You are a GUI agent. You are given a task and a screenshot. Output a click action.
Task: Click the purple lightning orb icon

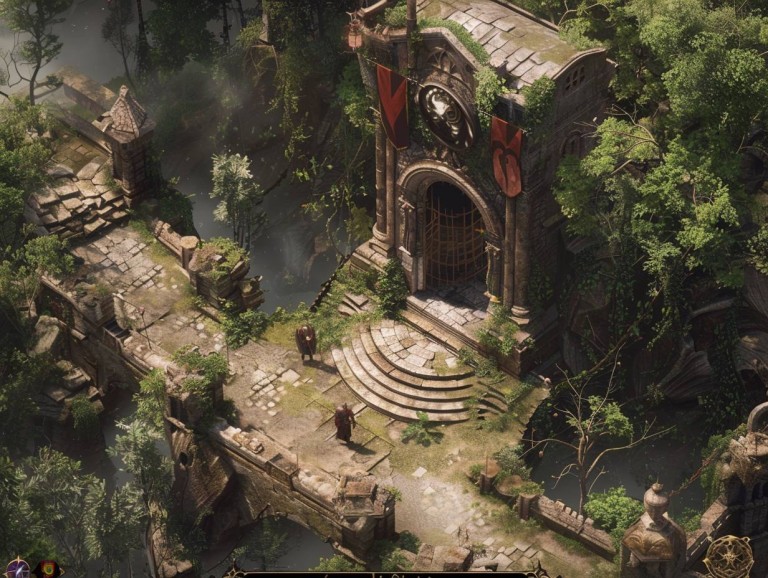coord(19,568)
